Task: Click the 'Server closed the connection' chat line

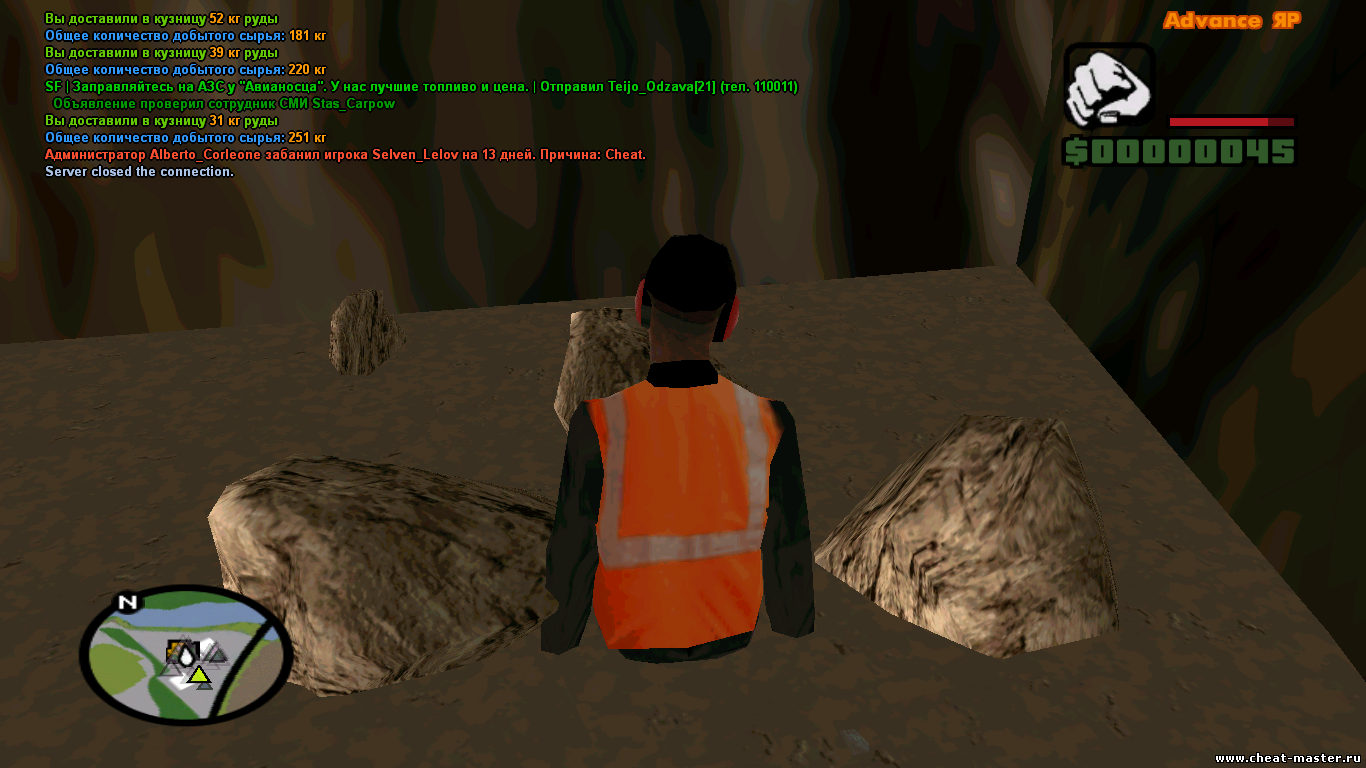Action: [x=139, y=172]
